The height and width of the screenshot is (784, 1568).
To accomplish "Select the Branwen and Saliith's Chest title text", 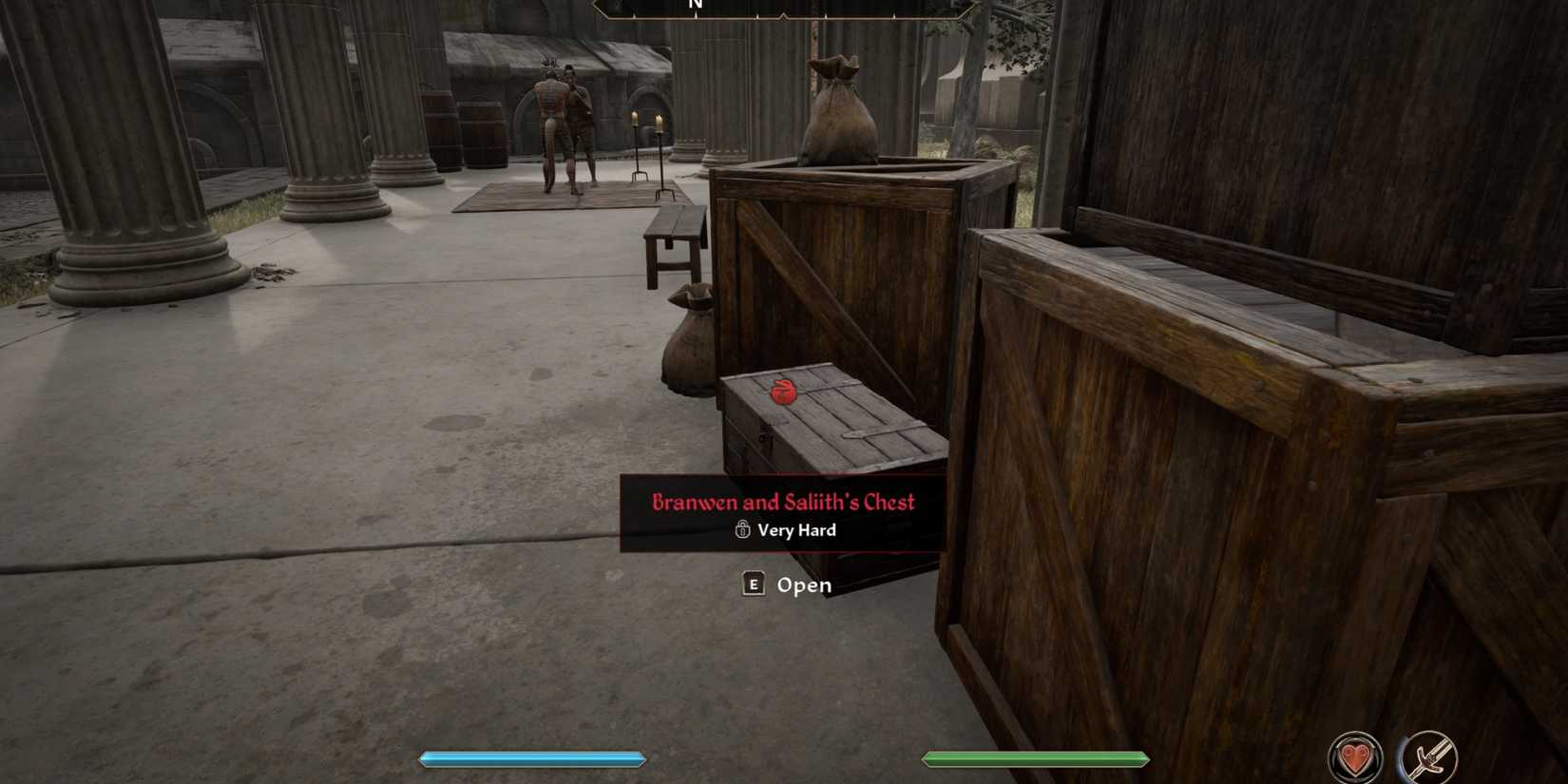I will coord(784,503).
